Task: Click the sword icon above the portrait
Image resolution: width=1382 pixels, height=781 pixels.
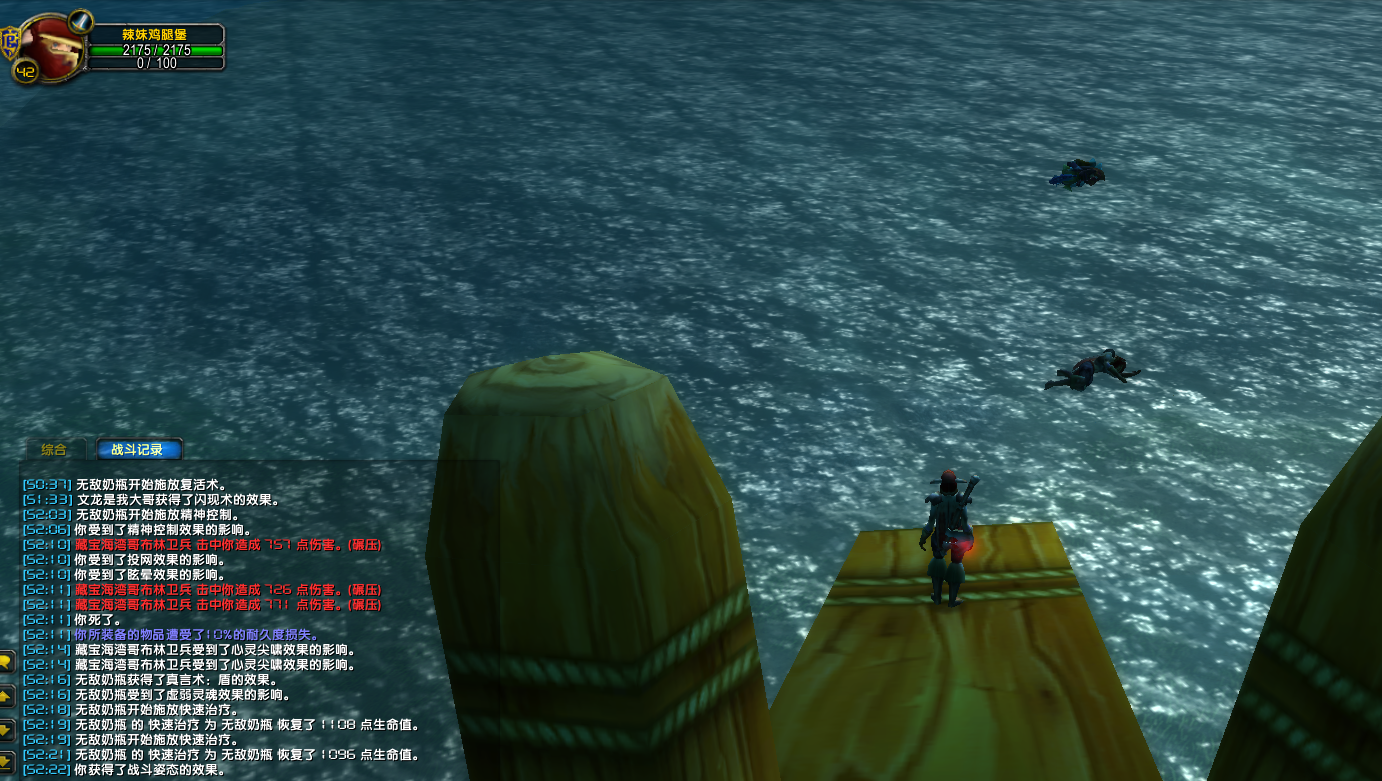Action: (80, 19)
